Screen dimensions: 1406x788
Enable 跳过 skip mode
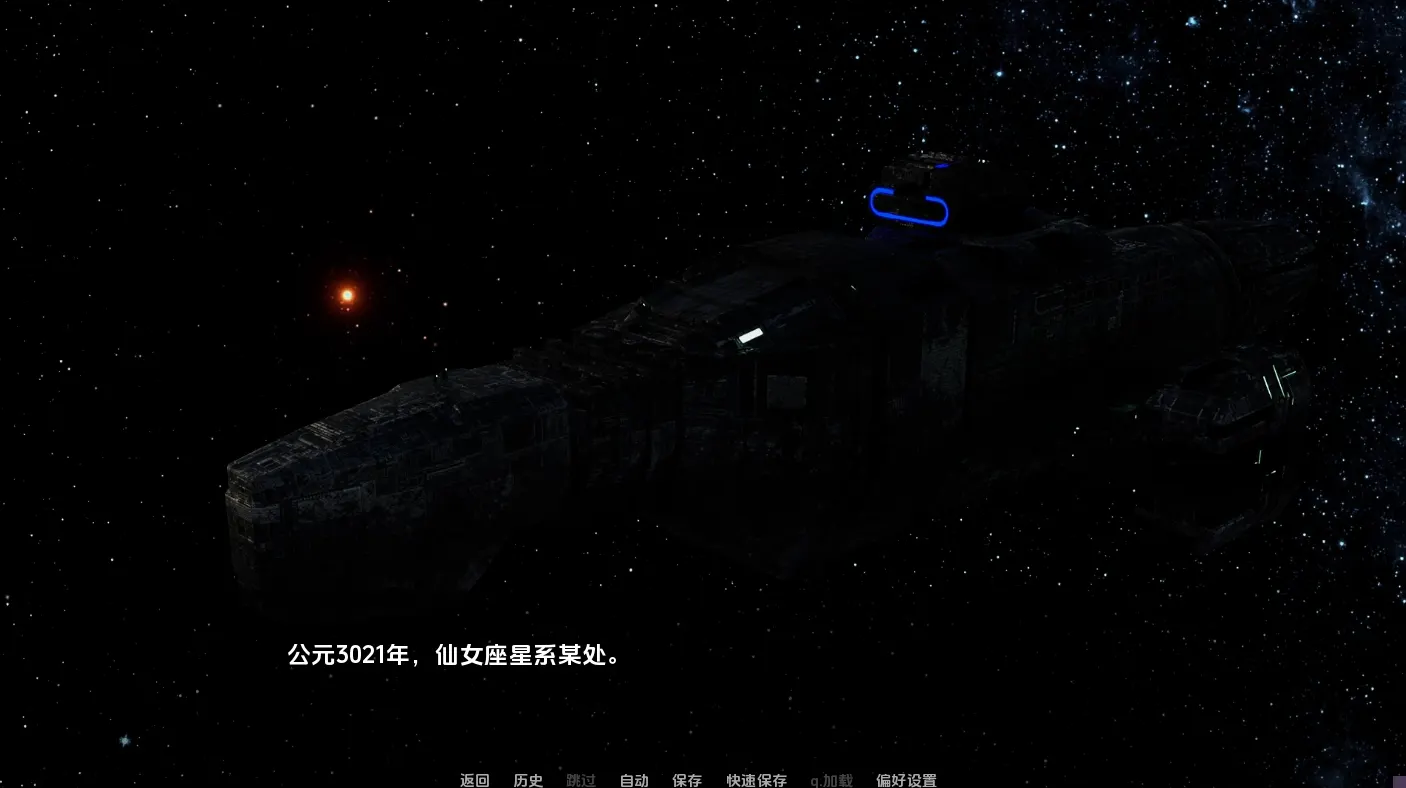click(x=581, y=780)
